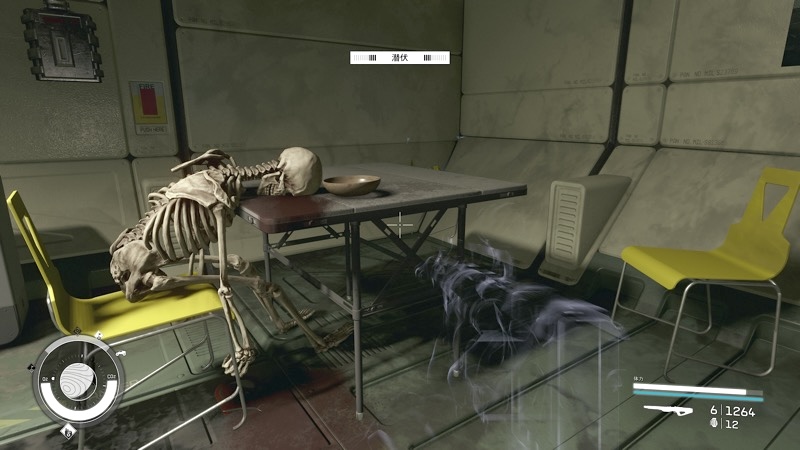The height and width of the screenshot is (450, 800).
Task: Click the diamond marker below the compass dial
Action: 67,431
